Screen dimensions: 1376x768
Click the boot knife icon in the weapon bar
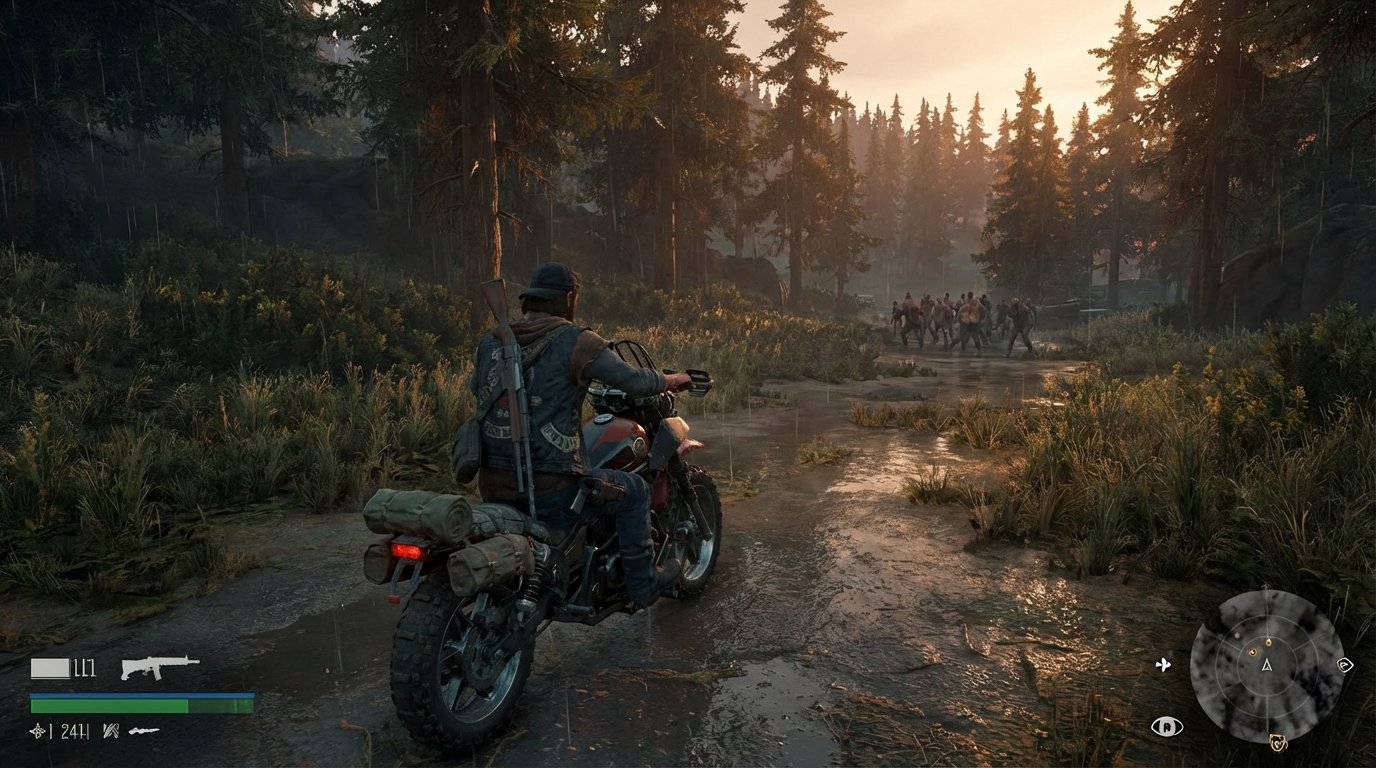point(144,730)
